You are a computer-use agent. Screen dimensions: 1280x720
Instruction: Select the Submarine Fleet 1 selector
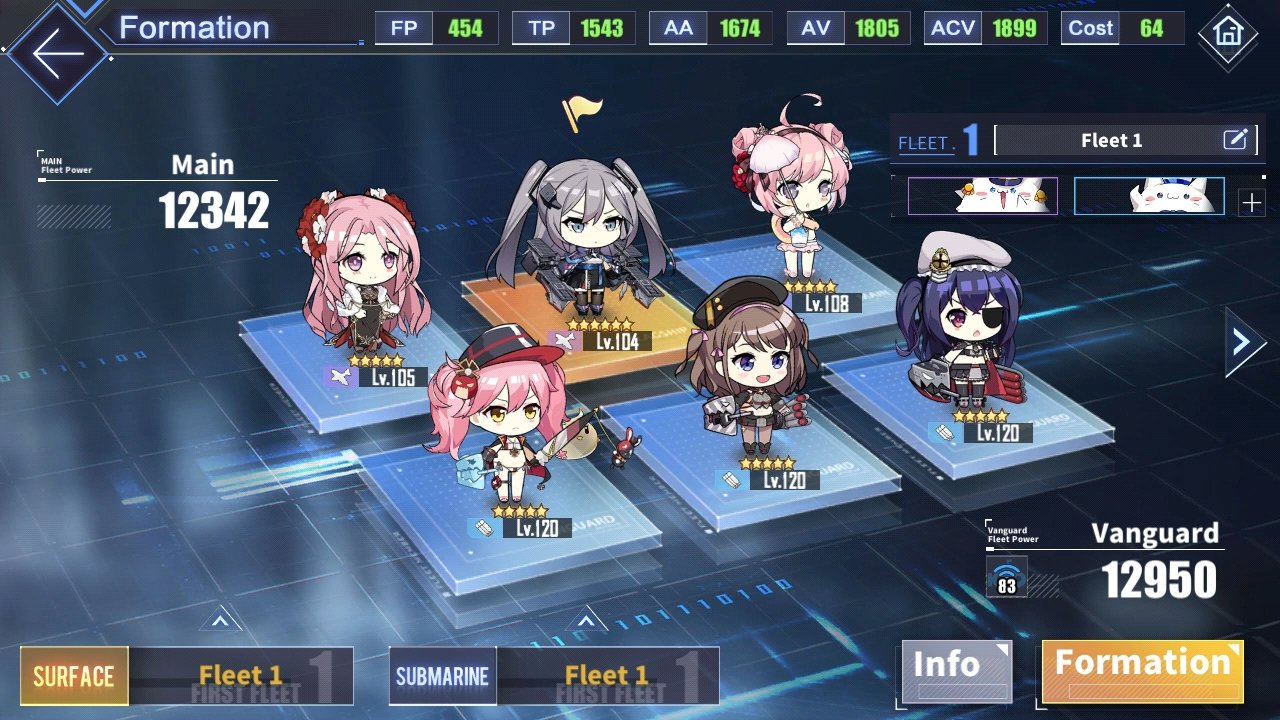pyautogui.click(x=553, y=676)
